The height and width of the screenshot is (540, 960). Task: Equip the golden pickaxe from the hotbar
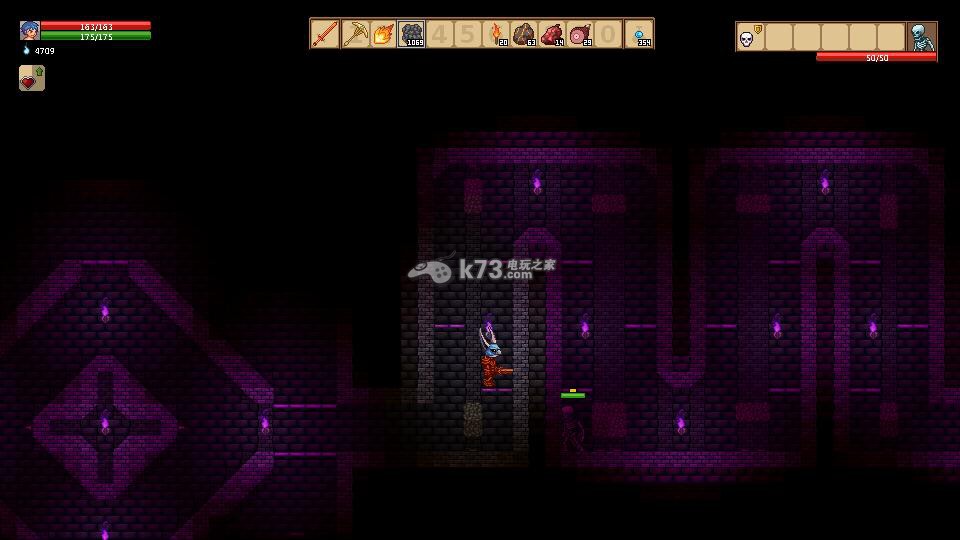[354, 34]
